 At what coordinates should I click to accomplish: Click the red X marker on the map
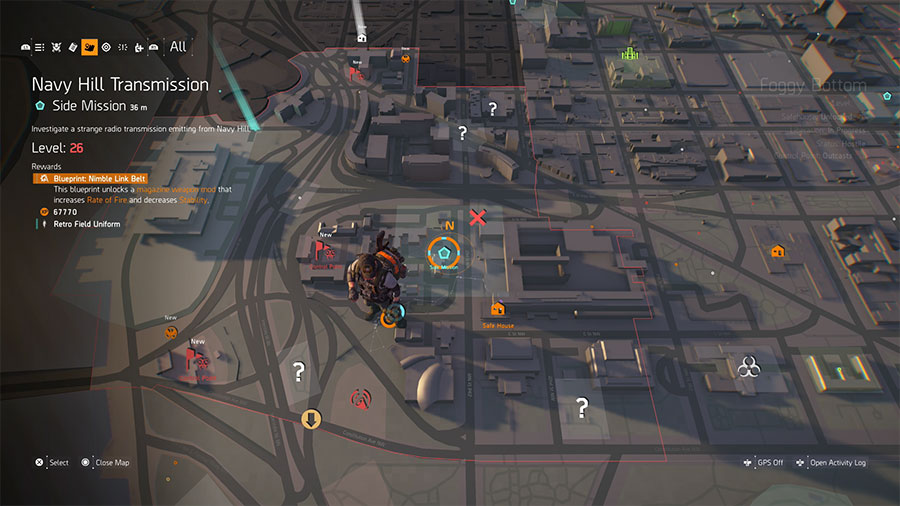479,217
